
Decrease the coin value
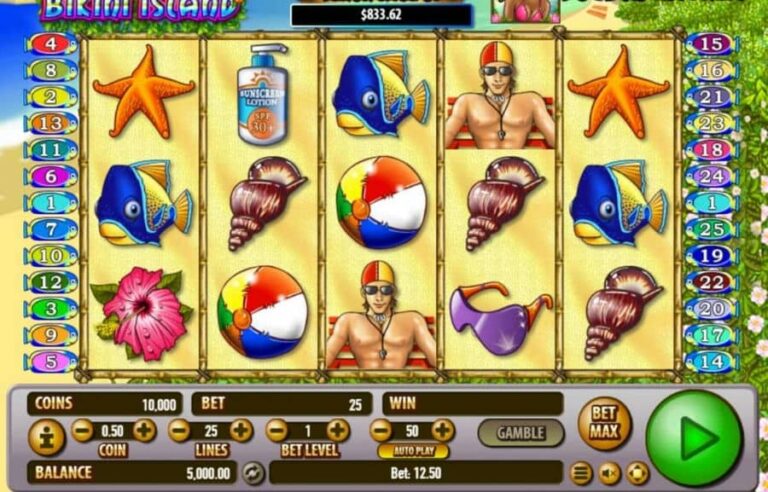tap(83, 431)
